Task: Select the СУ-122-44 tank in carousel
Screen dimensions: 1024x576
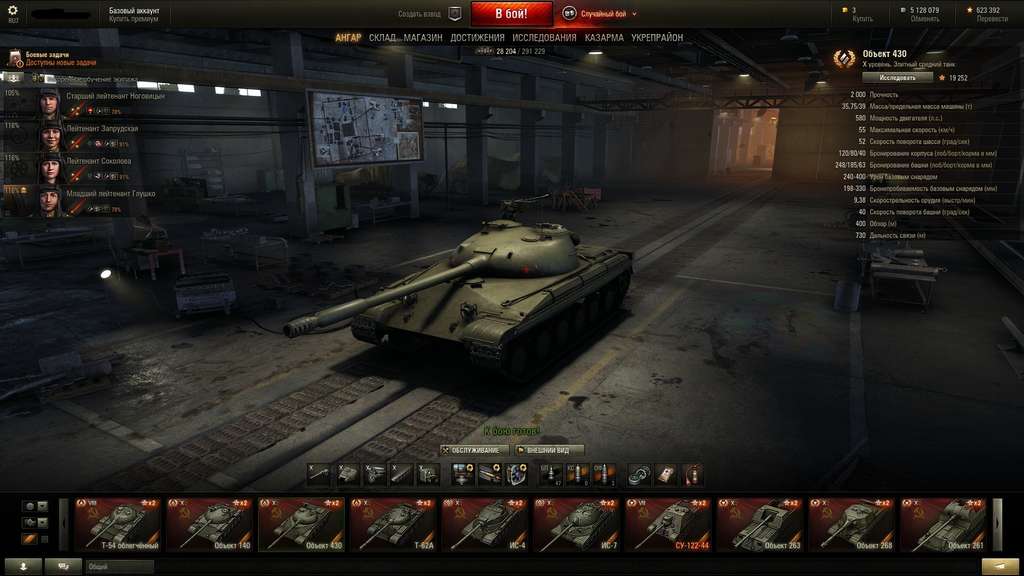Action: tap(667, 524)
